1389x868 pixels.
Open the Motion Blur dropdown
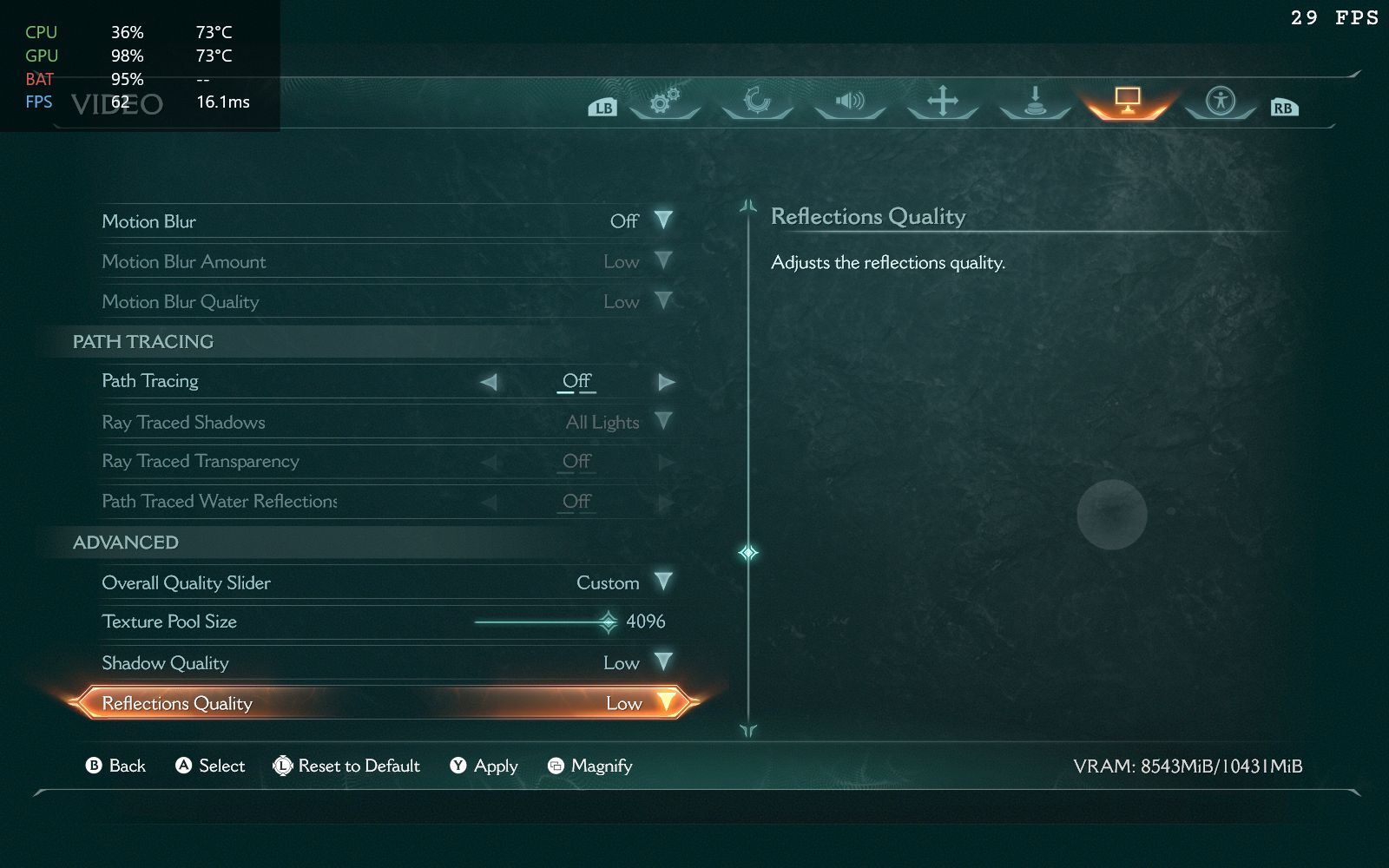coord(663,220)
